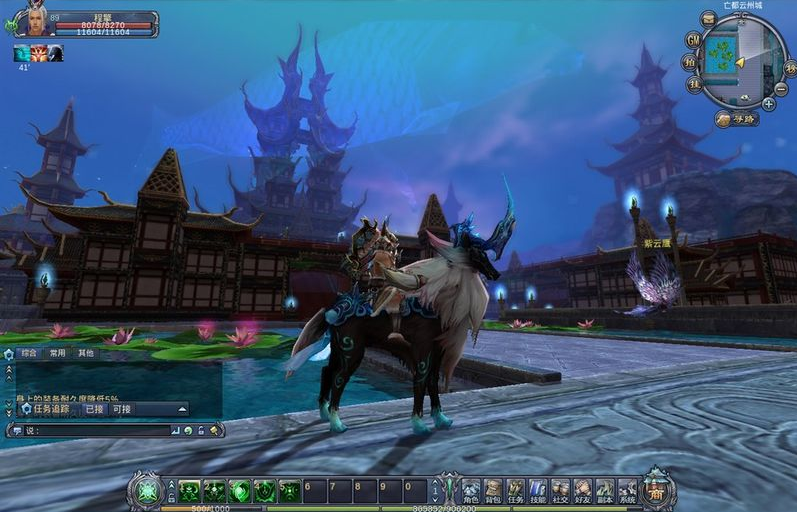797x512 pixels.
Task: Switch chat to the 其他 tab
Action: coord(87,353)
